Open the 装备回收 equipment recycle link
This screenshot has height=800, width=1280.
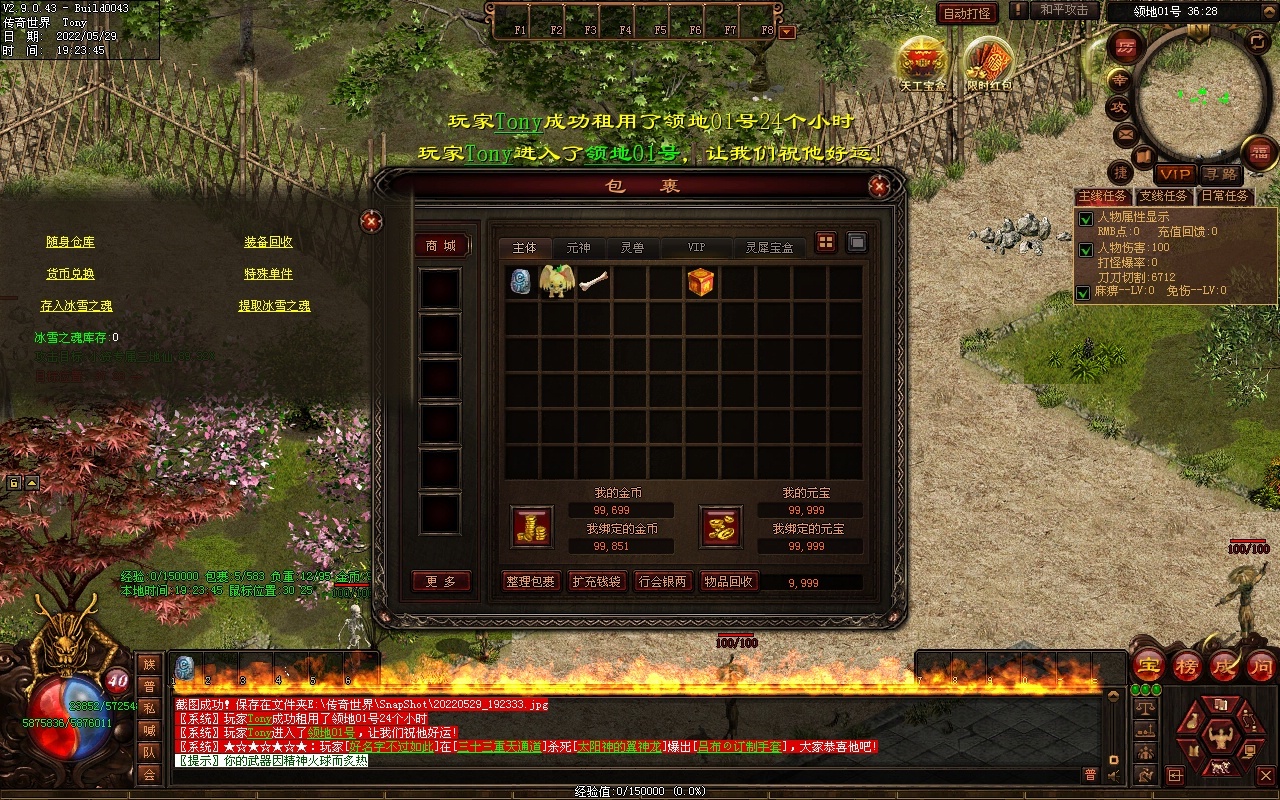[x=268, y=242]
